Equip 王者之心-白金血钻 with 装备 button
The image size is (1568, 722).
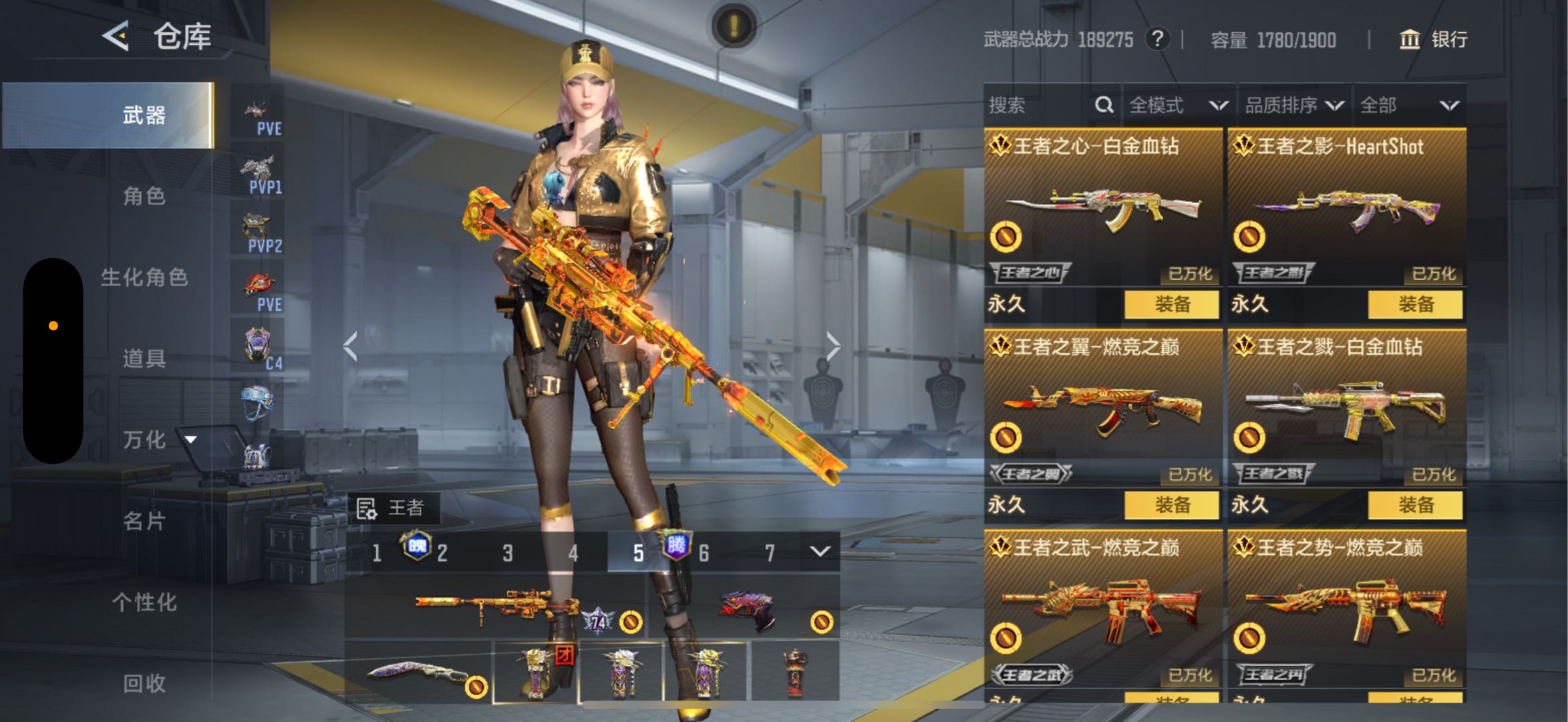(1172, 304)
